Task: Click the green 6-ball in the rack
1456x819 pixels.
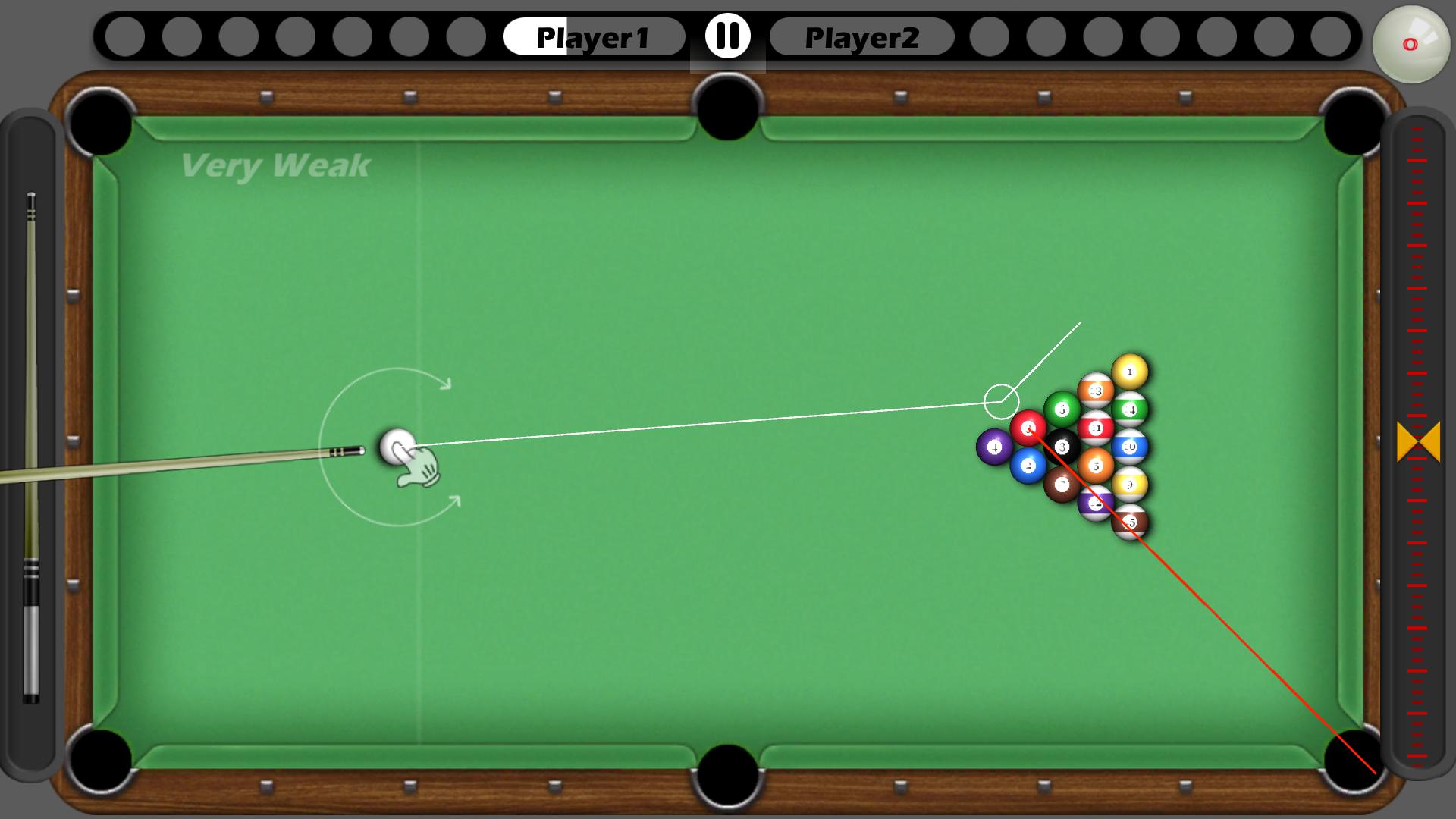Action: pyautogui.click(x=1062, y=410)
